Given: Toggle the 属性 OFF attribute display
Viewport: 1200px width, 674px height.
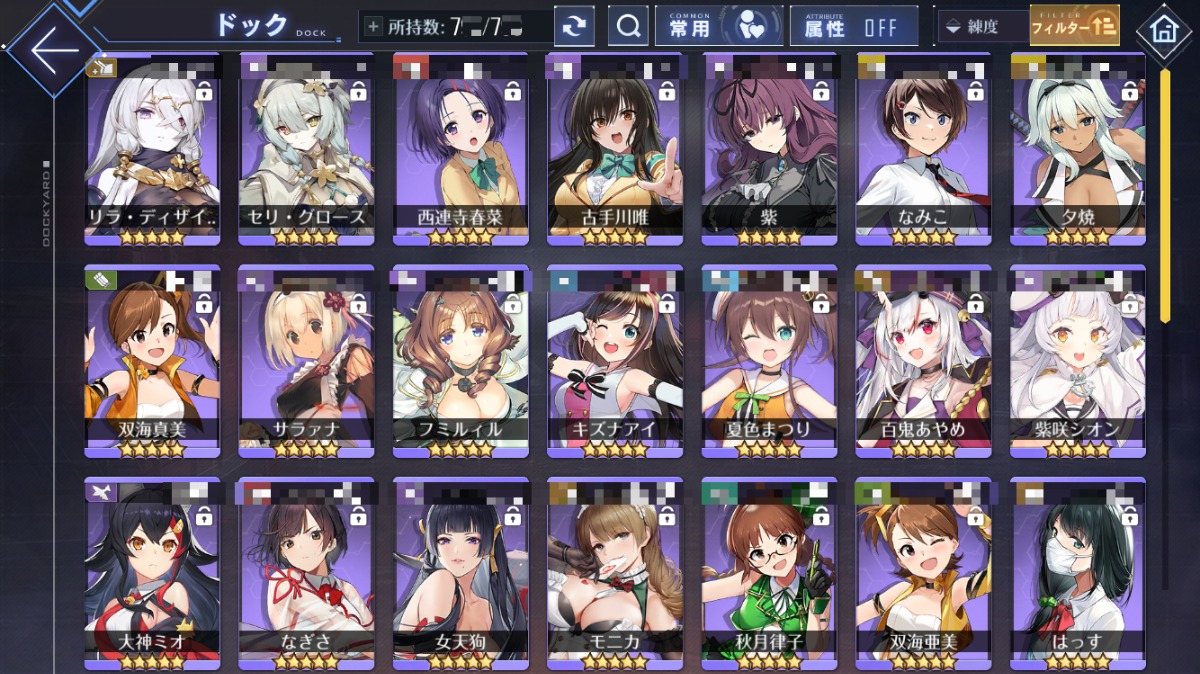Looking at the screenshot, I should point(853,27).
